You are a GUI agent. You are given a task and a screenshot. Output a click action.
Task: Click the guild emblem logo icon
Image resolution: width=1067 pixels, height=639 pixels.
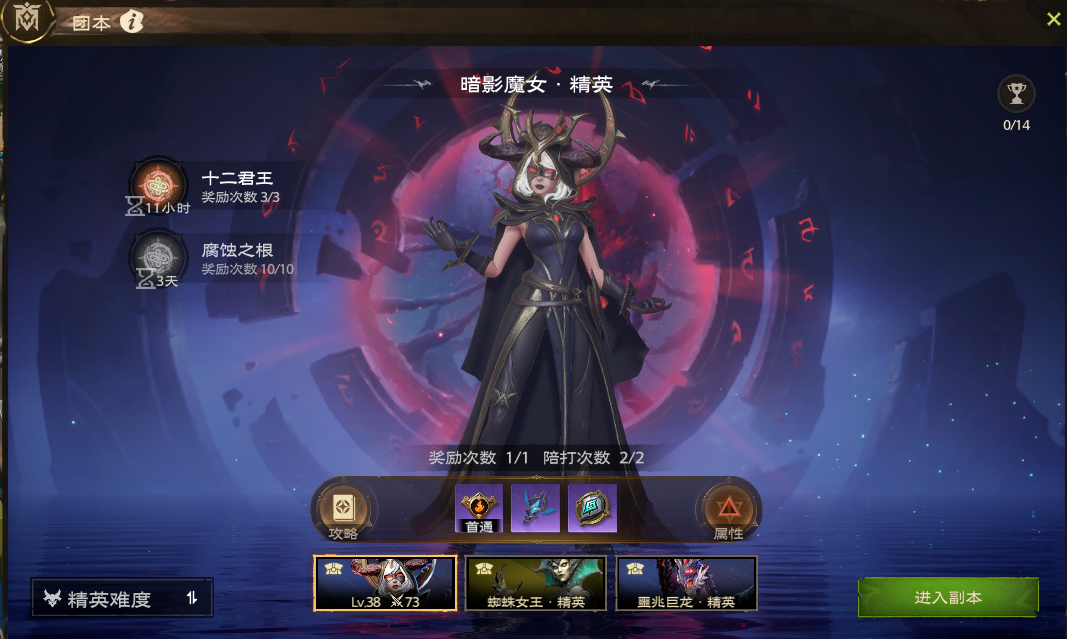click(27, 20)
